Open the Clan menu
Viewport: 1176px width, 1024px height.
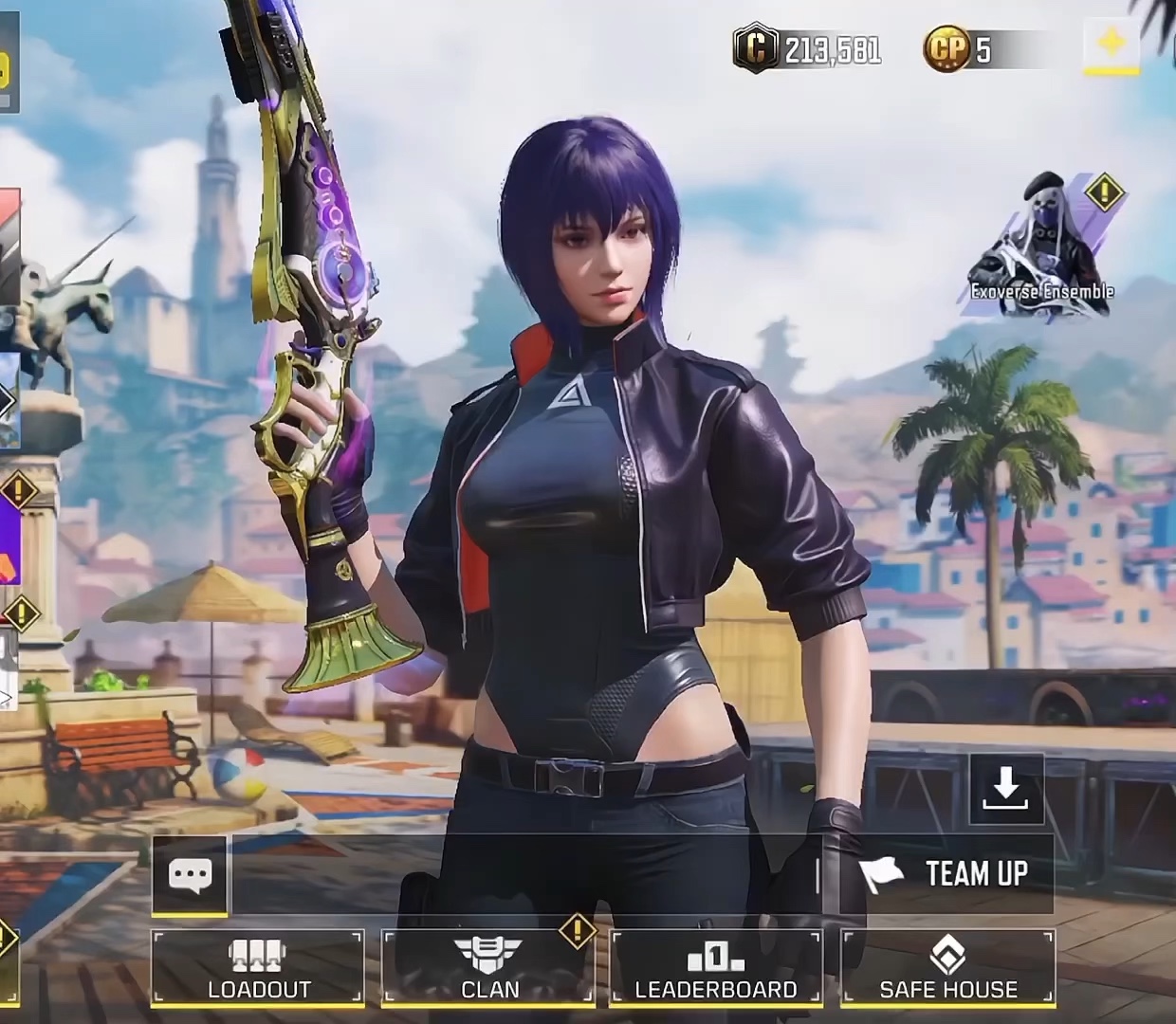489,967
